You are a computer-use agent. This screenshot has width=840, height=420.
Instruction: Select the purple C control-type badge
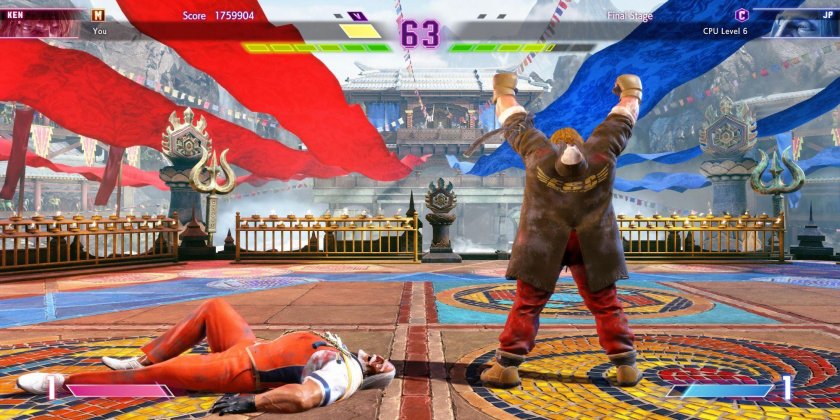click(x=741, y=15)
